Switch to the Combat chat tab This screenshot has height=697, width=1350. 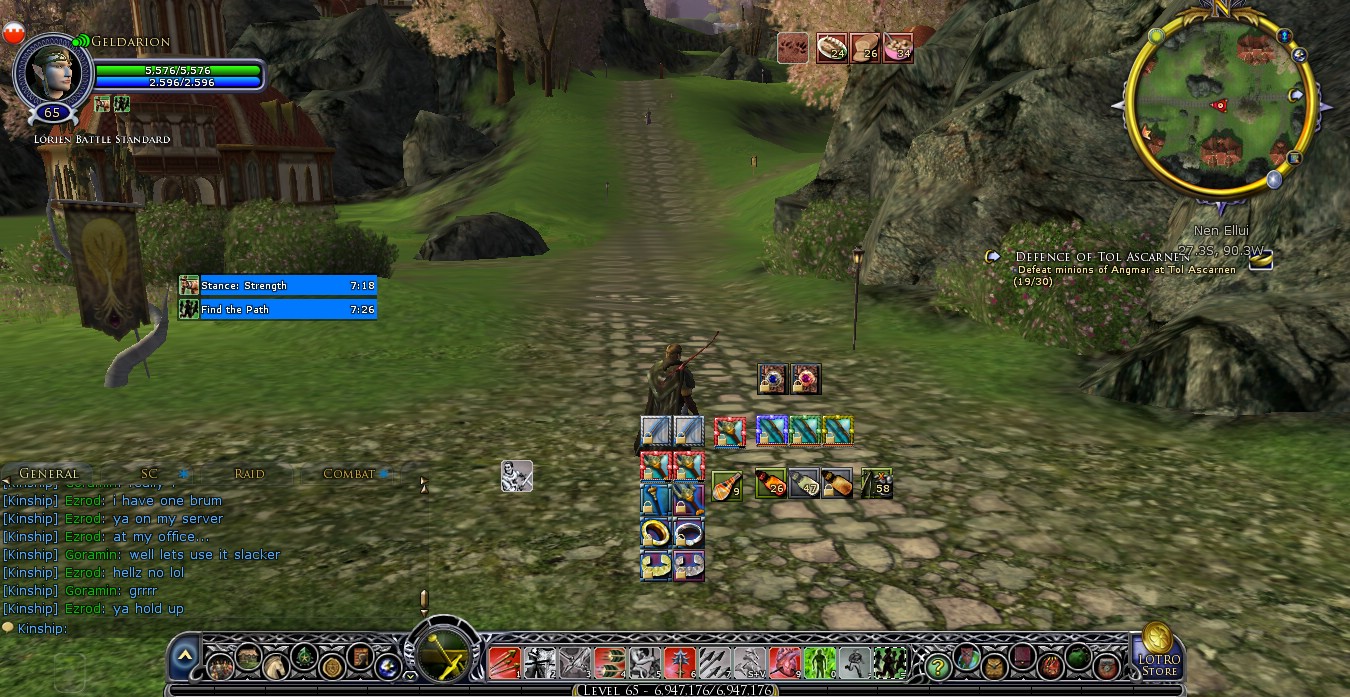(x=348, y=474)
